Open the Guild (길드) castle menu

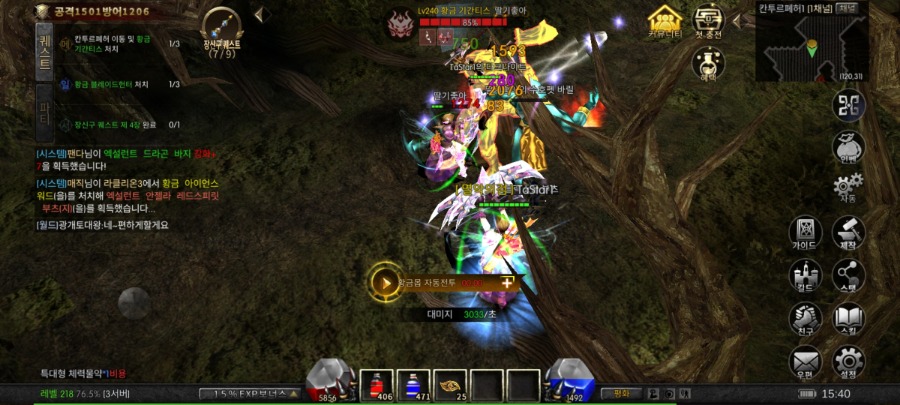[x=805, y=276]
